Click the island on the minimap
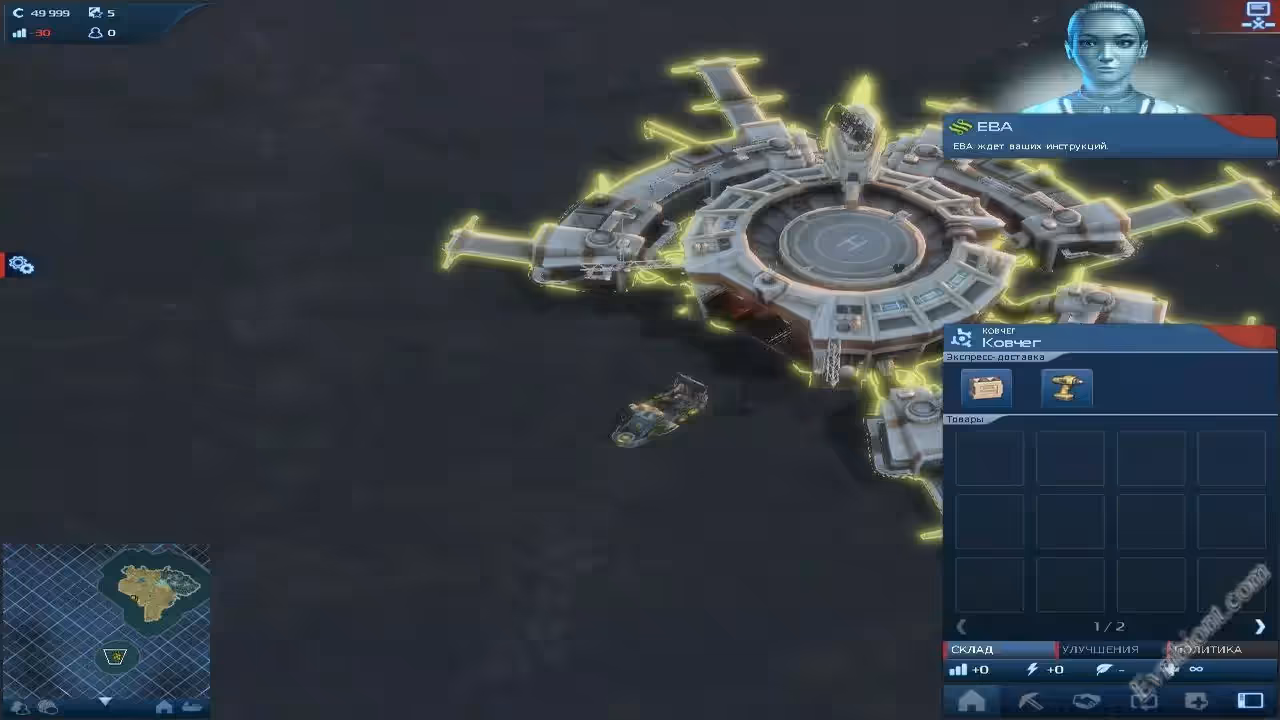The height and width of the screenshot is (720, 1280). click(152, 590)
